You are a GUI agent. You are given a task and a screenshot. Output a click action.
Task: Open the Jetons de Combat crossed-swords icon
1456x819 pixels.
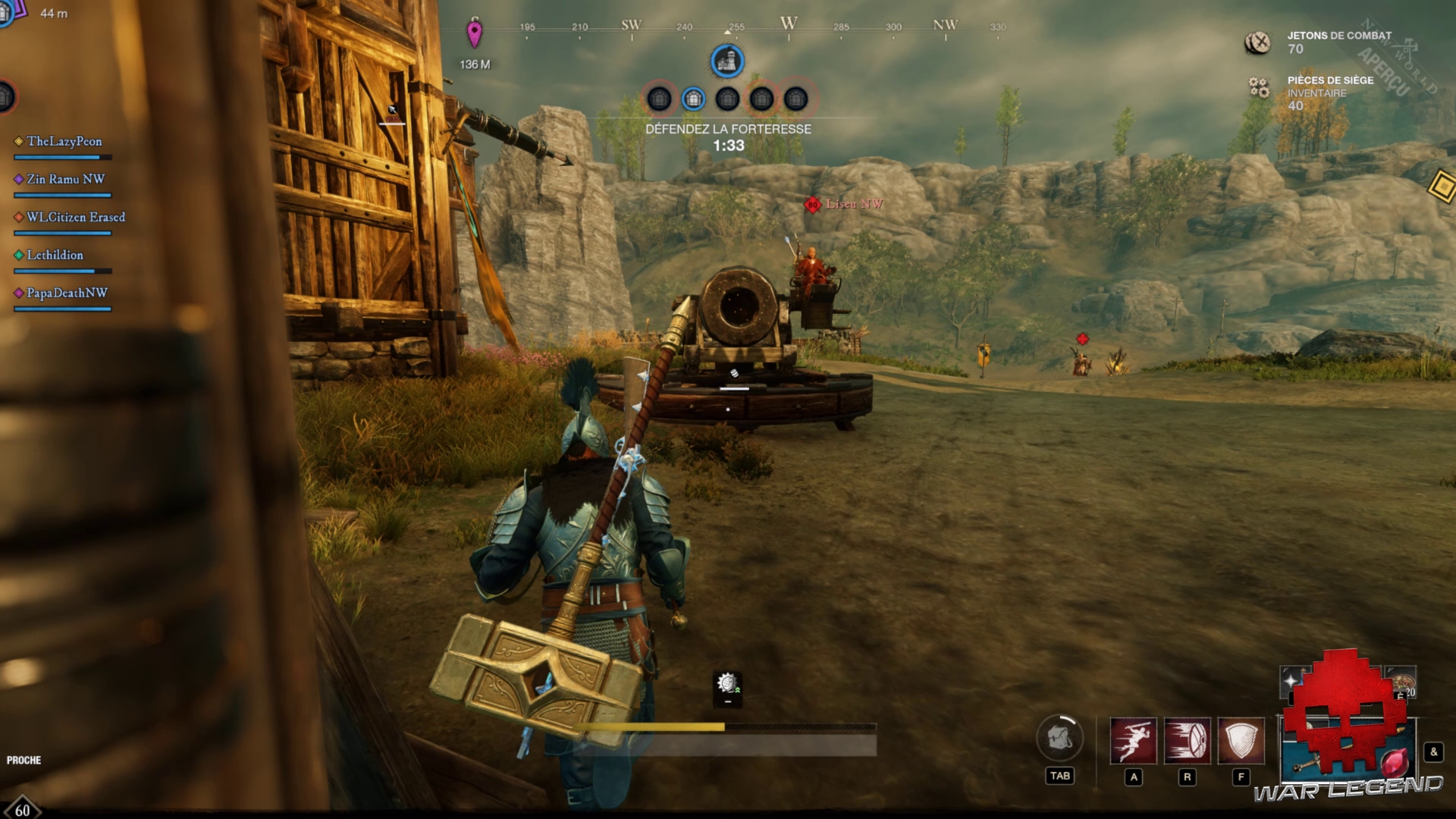click(x=1258, y=42)
